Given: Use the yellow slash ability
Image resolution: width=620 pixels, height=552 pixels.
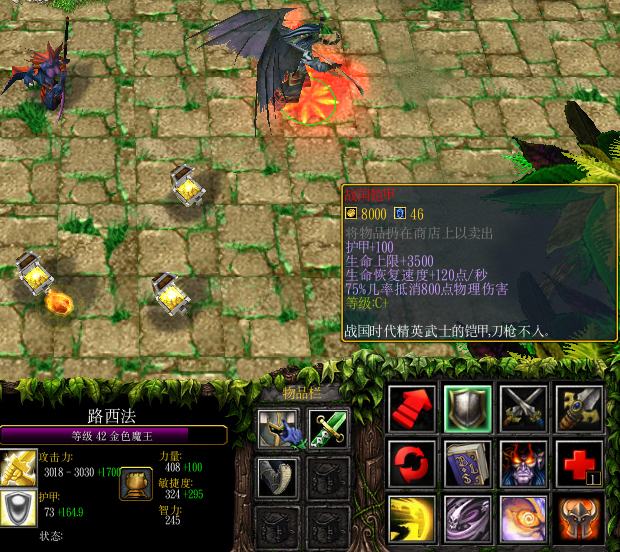Looking at the screenshot, I should tap(411, 519).
